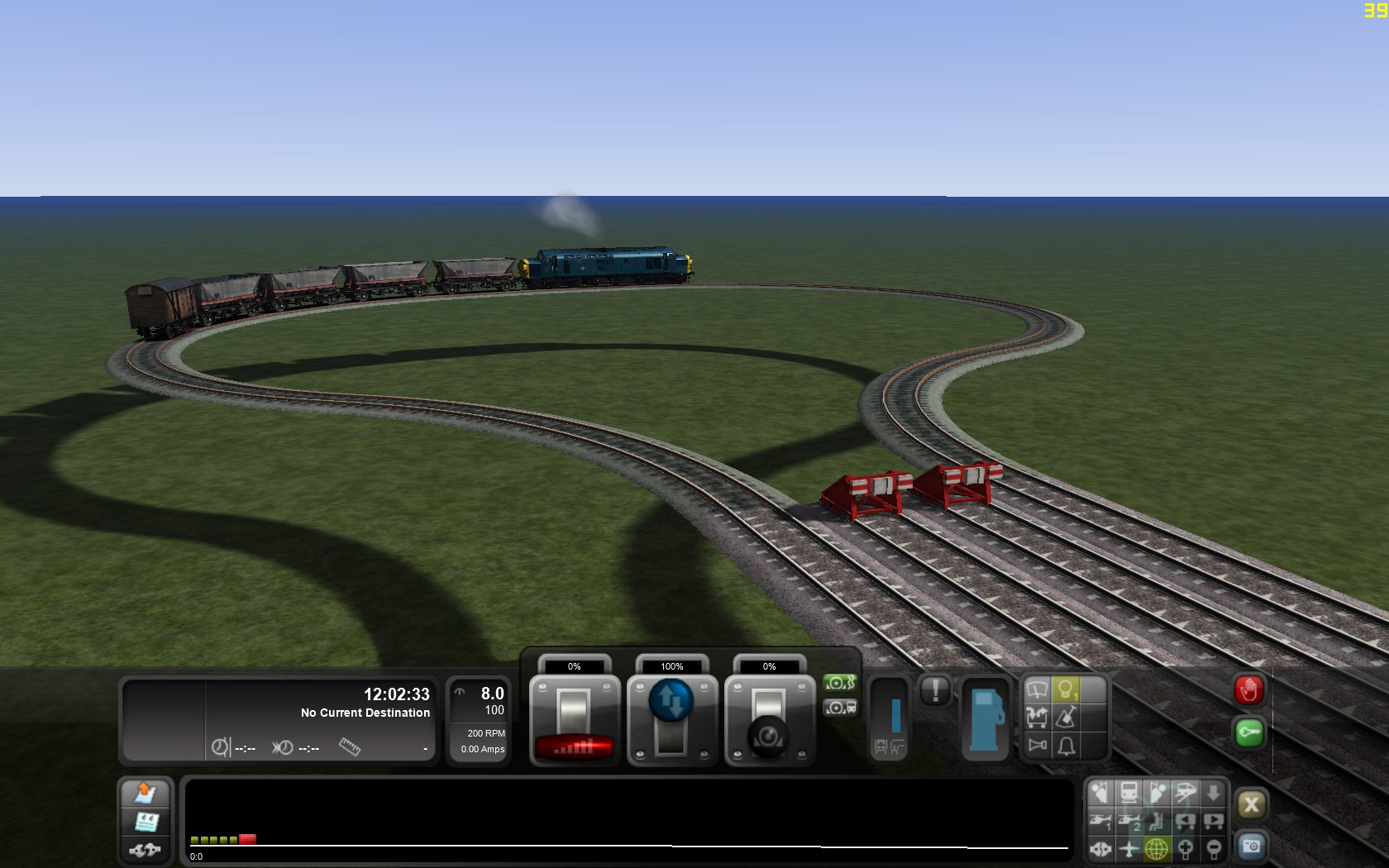Click the throttle lever control
1389x868 pixels.
(574, 718)
